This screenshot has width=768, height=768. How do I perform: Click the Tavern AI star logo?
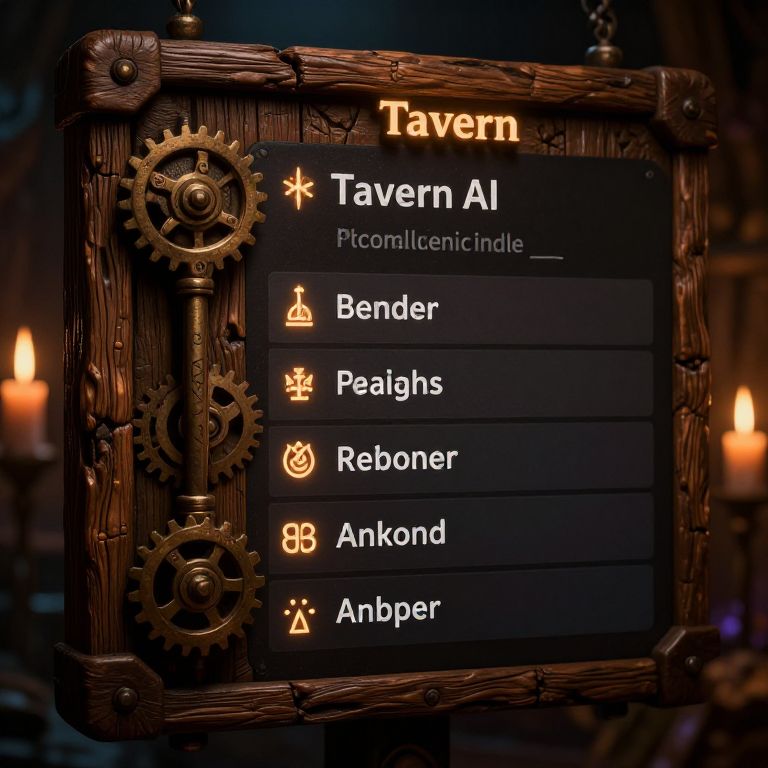[x=299, y=191]
